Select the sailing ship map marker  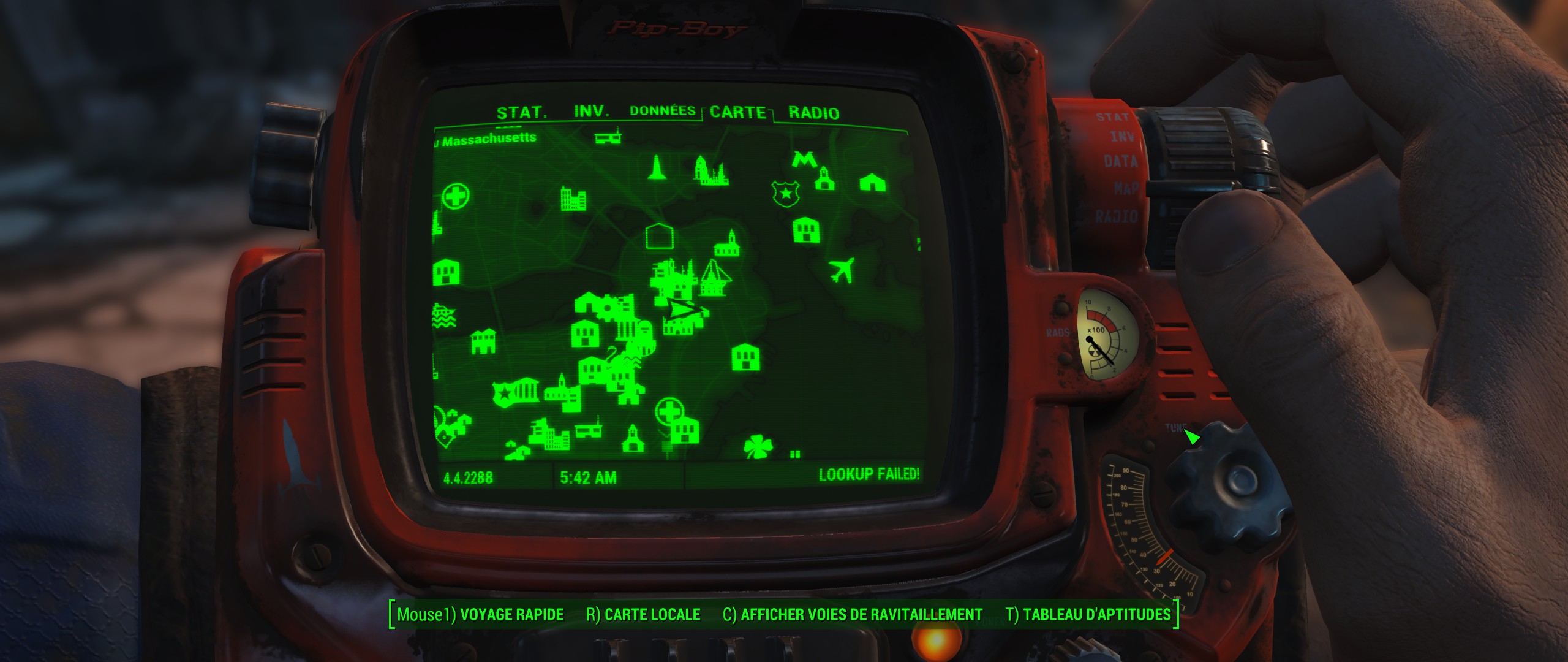(713, 278)
